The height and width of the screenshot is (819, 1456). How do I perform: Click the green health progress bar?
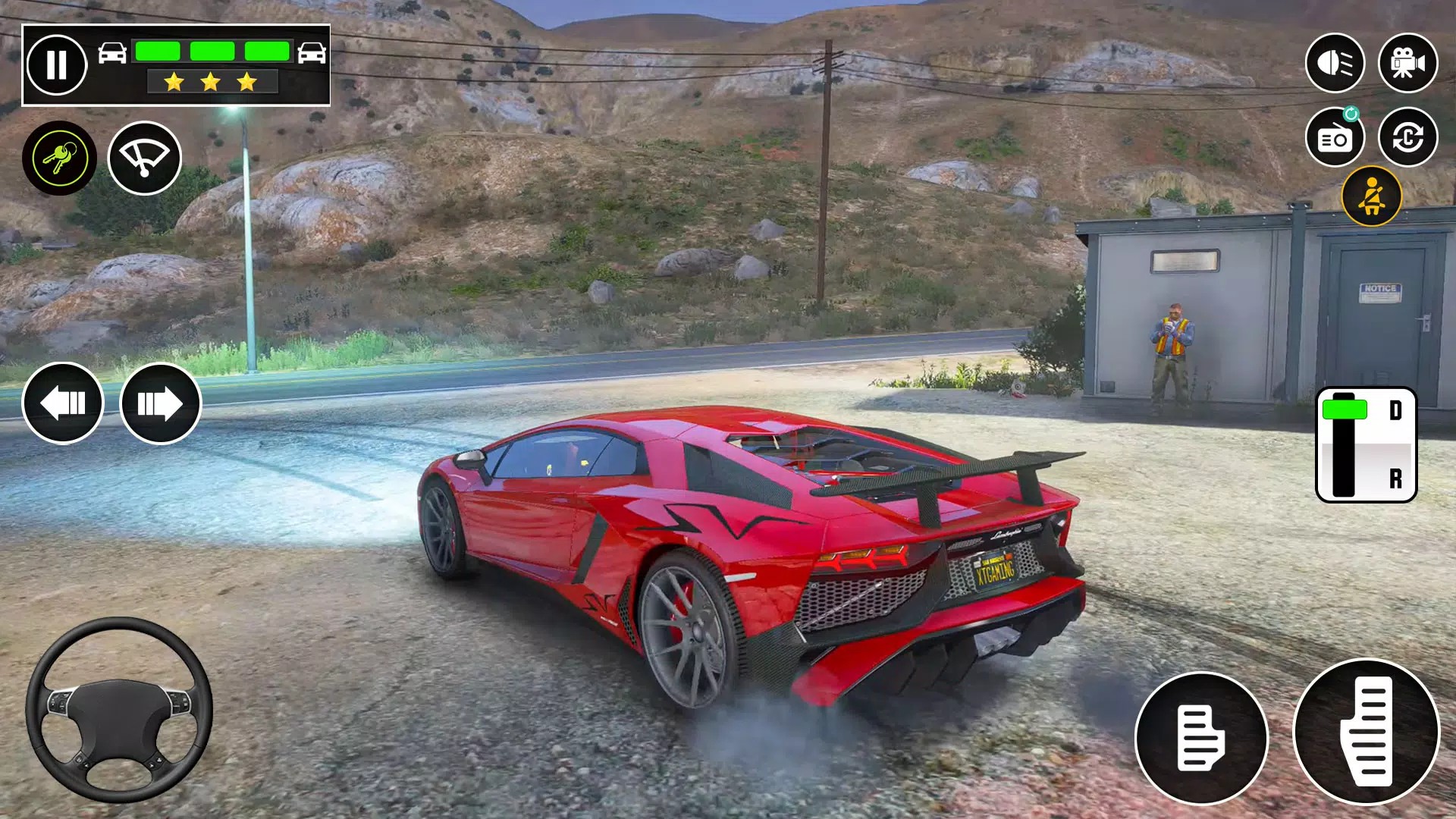pyautogui.click(x=212, y=50)
